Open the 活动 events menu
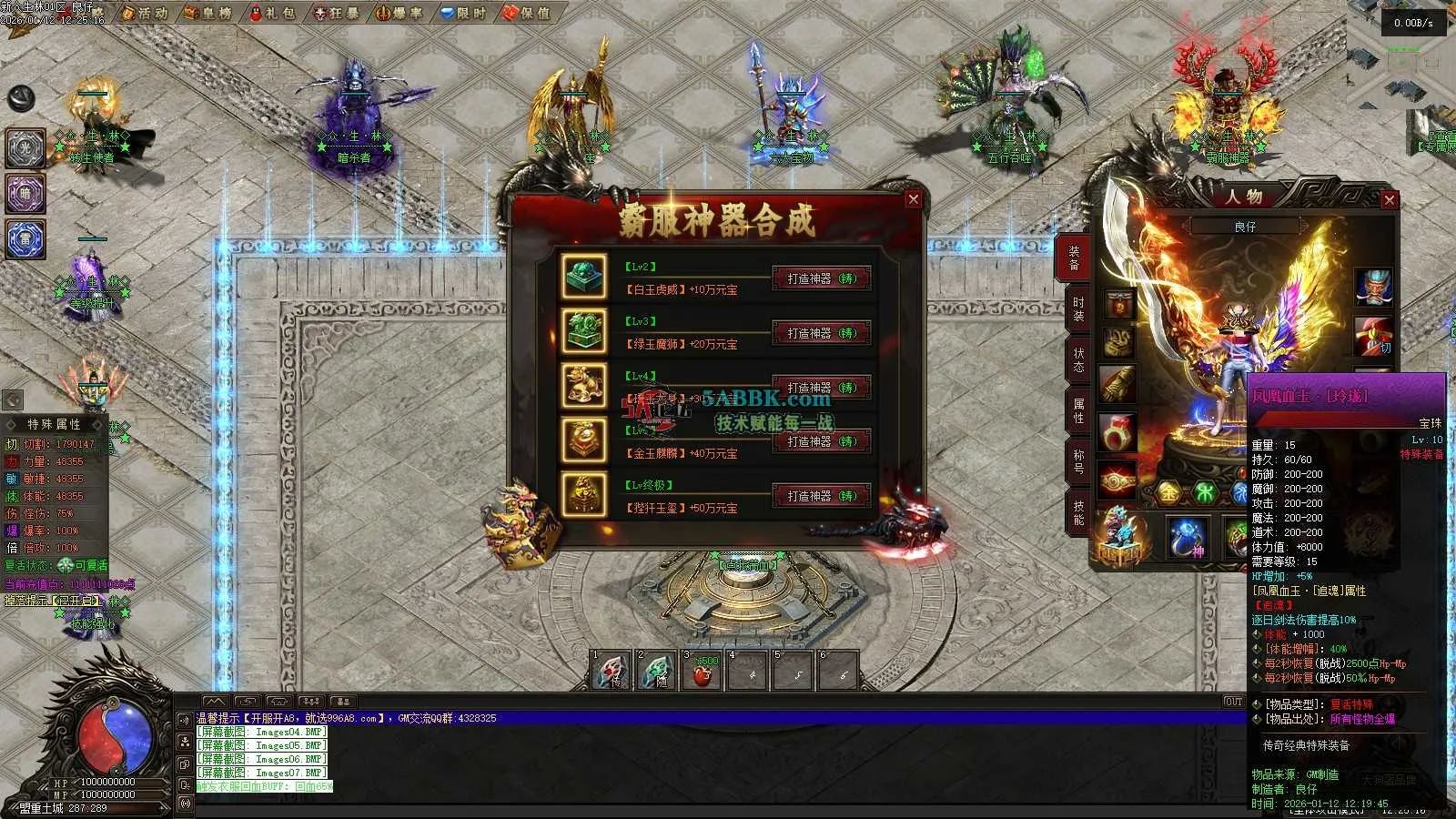This screenshot has width=1456, height=819. pyautogui.click(x=146, y=13)
